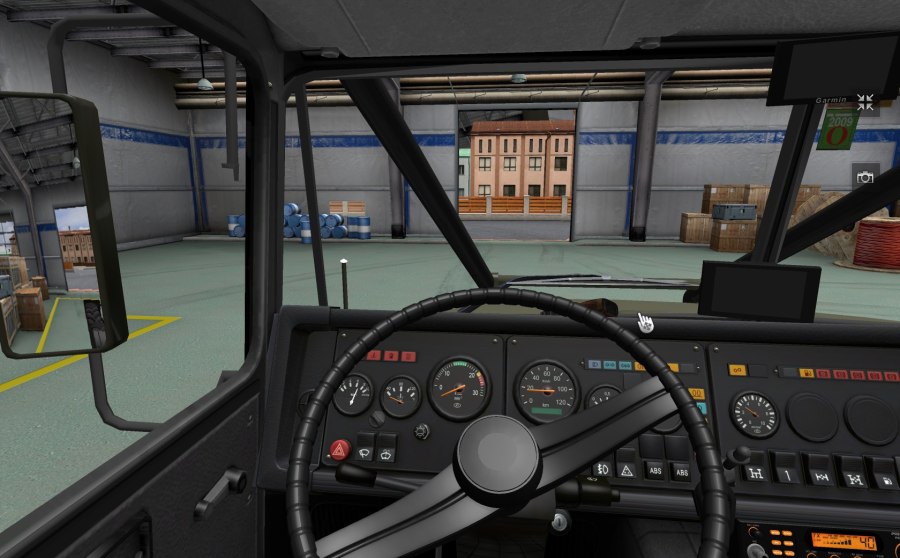This screenshot has width=900, height=558.
Task: Take a screenshot with the camera icon
Action: click(865, 177)
